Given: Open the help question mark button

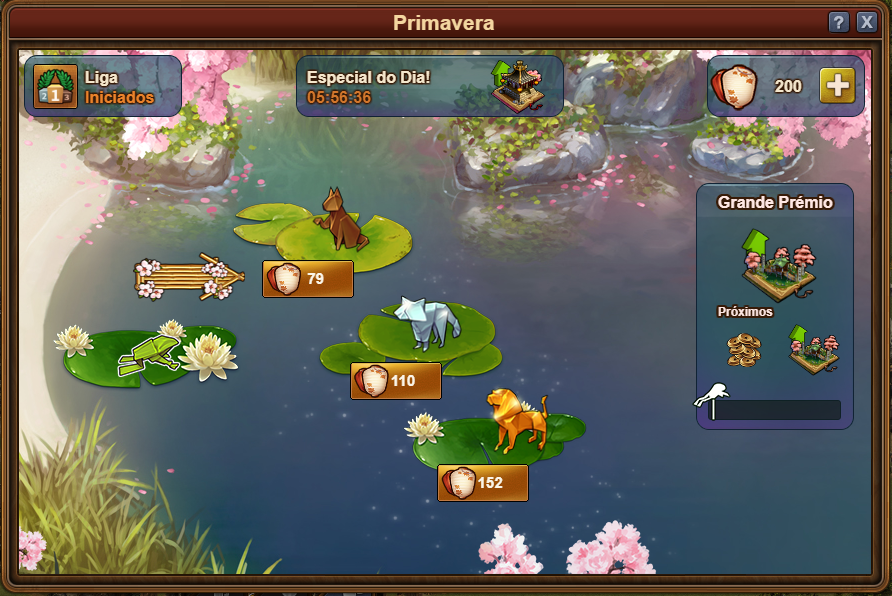Looking at the screenshot, I should tap(839, 22).
